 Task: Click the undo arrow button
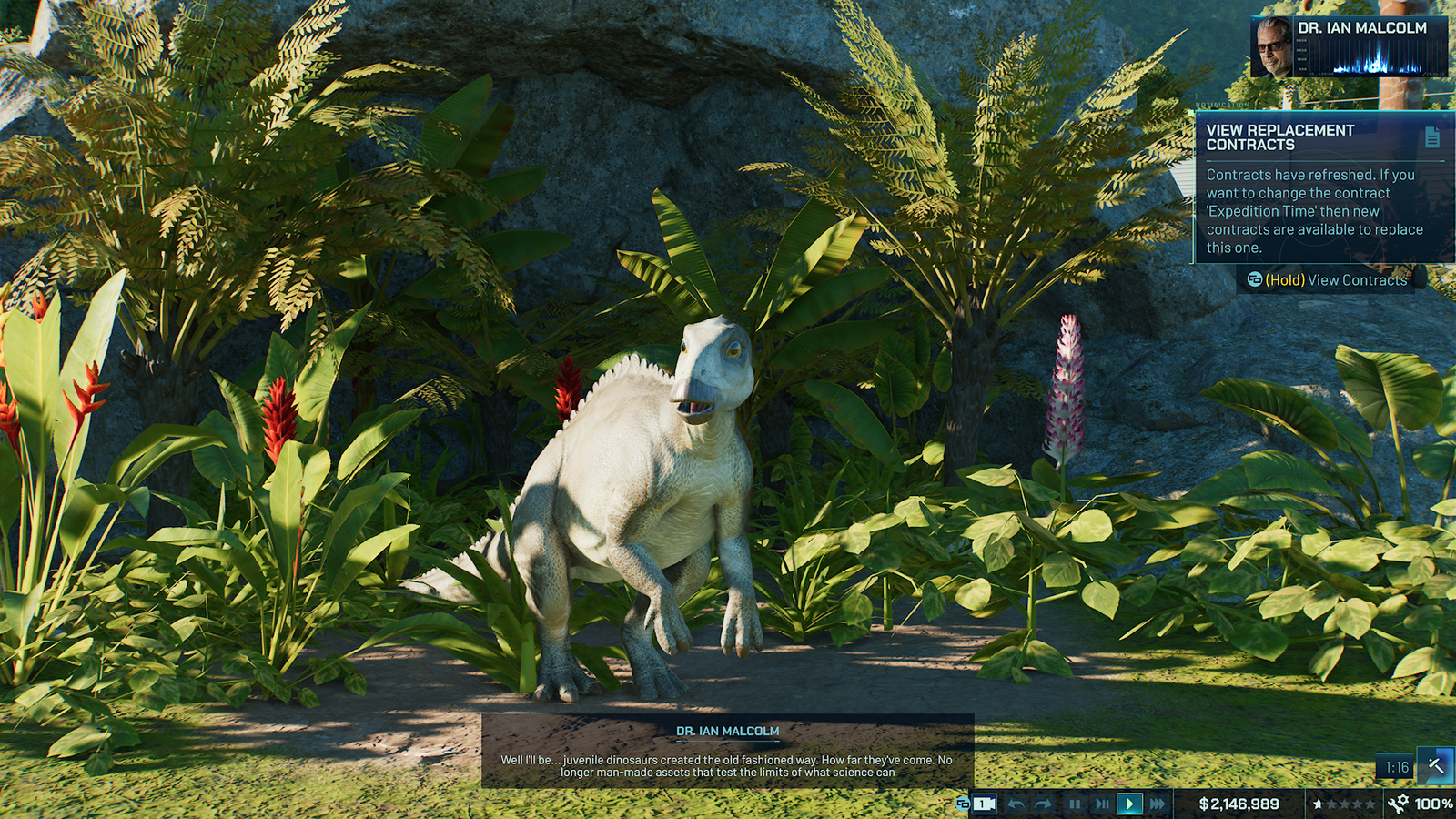point(1016,804)
